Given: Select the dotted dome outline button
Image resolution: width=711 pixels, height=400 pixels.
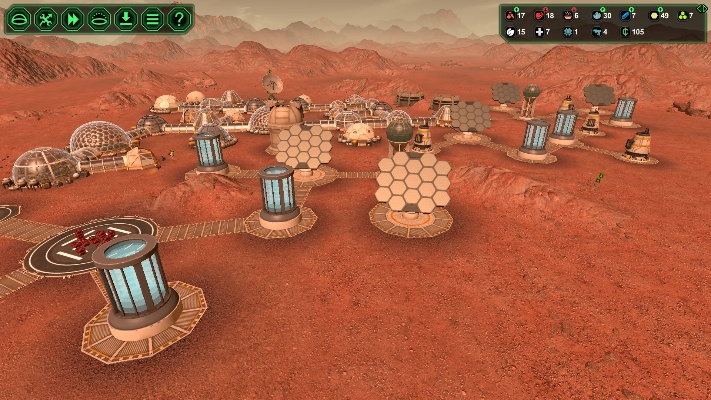Looking at the screenshot, I should pos(99,18).
